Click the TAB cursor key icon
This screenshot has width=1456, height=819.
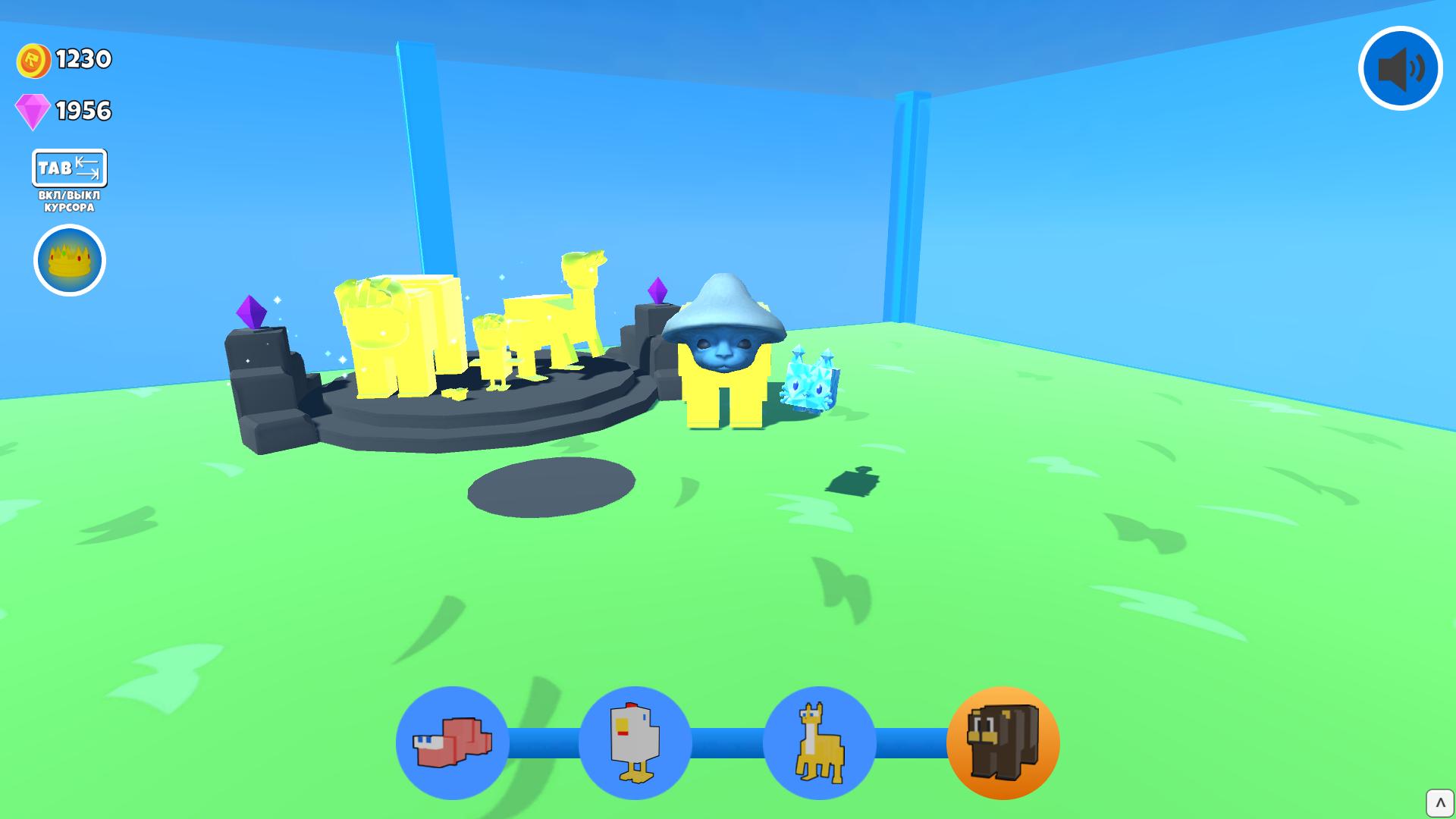pos(70,168)
